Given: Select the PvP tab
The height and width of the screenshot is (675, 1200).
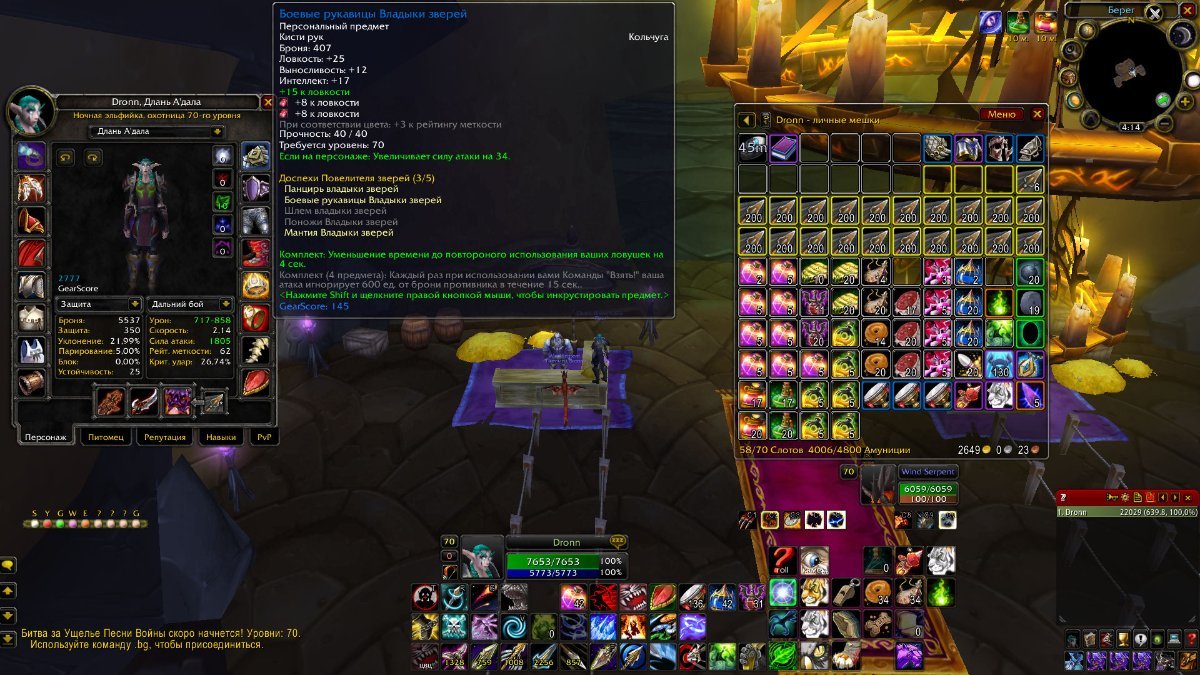Looking at the screenshot, I should (x=263, y=437).
